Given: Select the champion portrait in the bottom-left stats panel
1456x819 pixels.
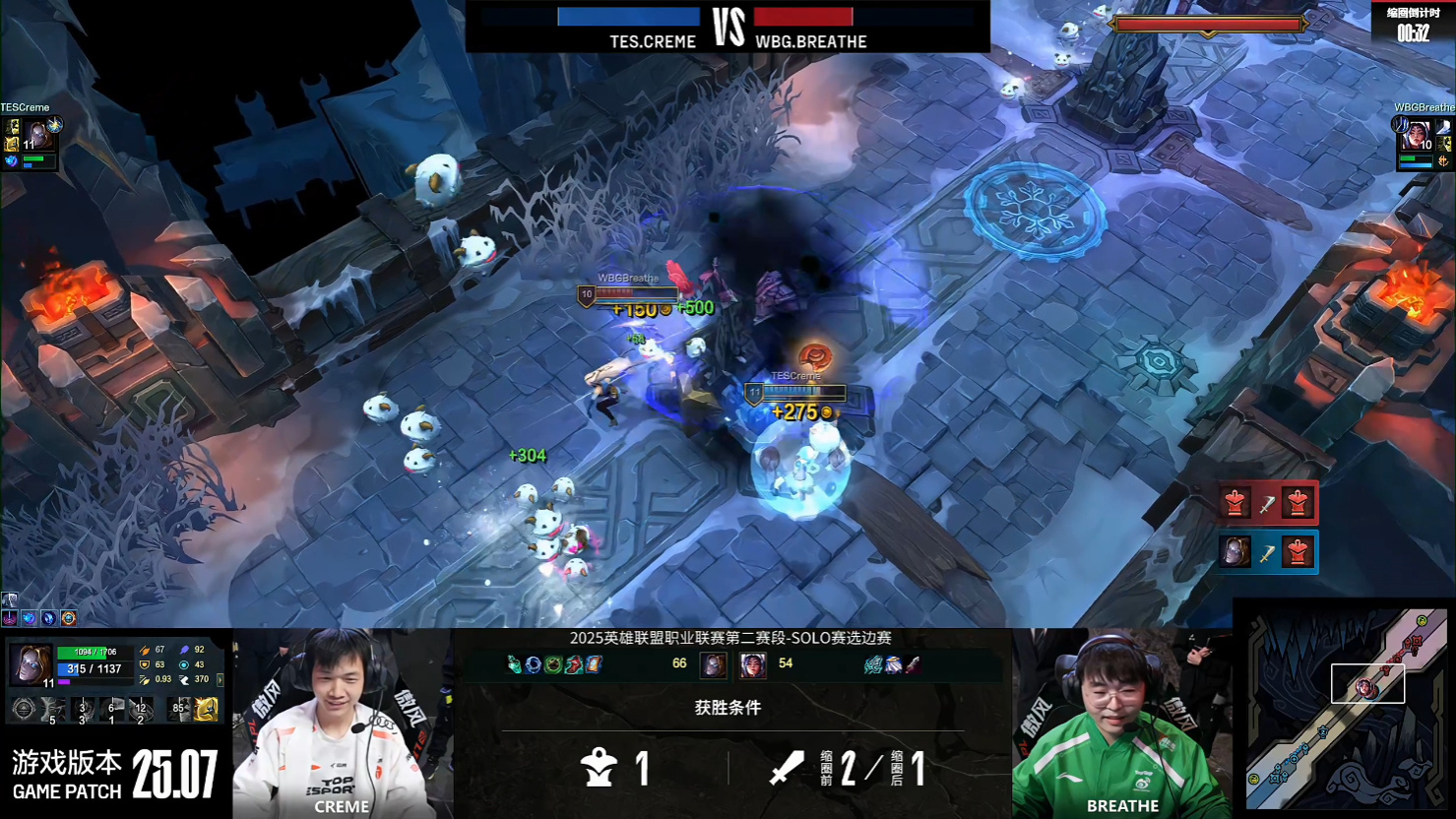Looking at the screenshot, I should tap(31, 665).
